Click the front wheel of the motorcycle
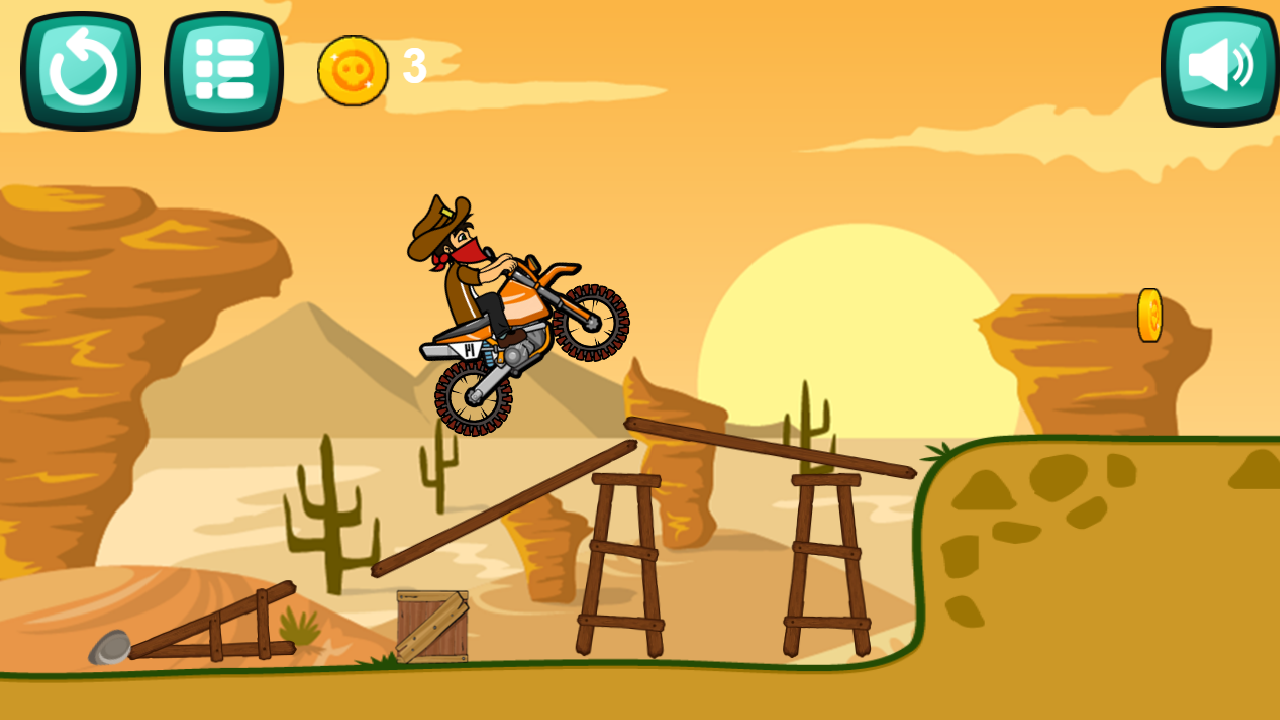 (x=591, y=326)
